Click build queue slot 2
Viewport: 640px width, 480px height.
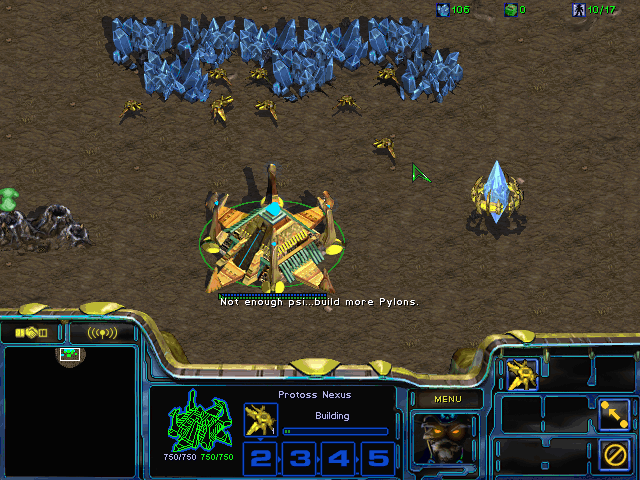260,458
